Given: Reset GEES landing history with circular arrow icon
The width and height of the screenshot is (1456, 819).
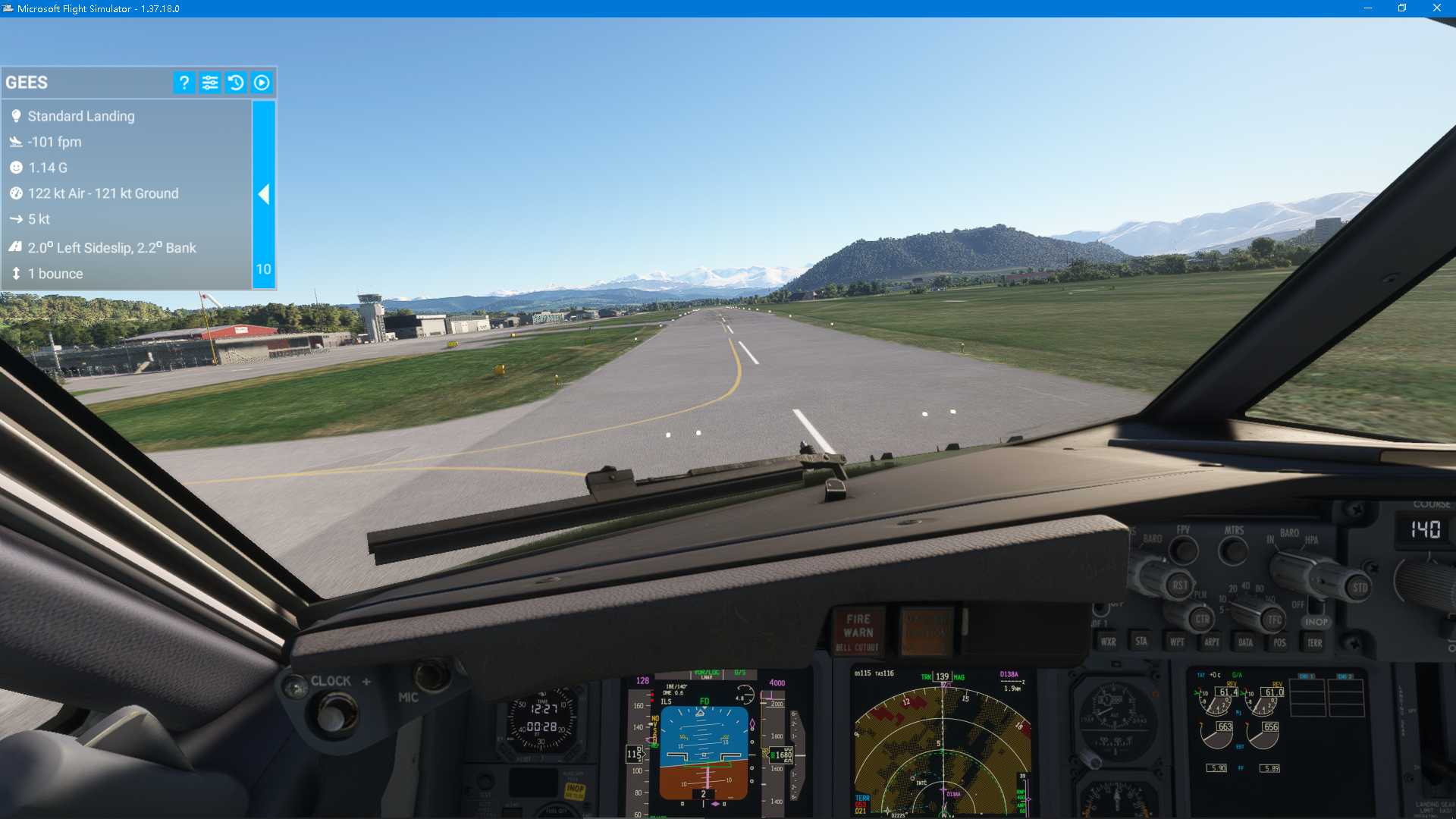Looking at the screenshot, I should (x=236, y=83).
